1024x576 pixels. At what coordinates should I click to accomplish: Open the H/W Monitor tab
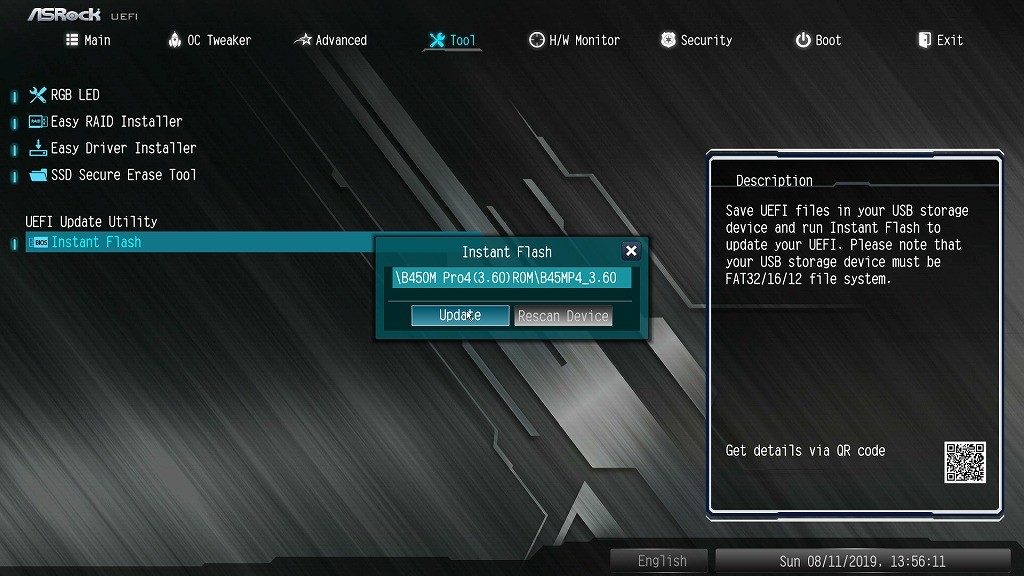(x=574, y=40)
